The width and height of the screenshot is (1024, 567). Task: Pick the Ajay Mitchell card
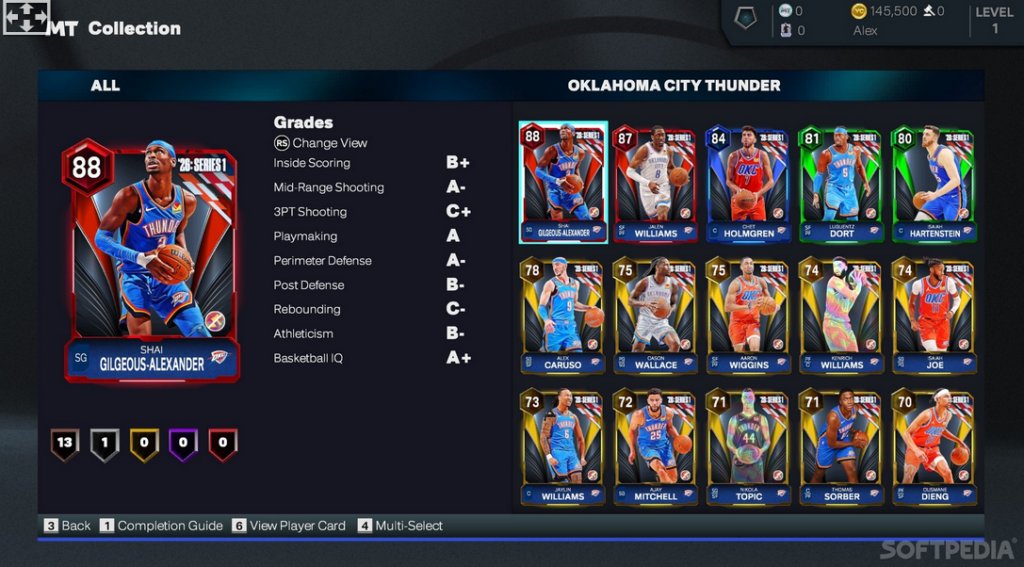click(x=655, y=446)
